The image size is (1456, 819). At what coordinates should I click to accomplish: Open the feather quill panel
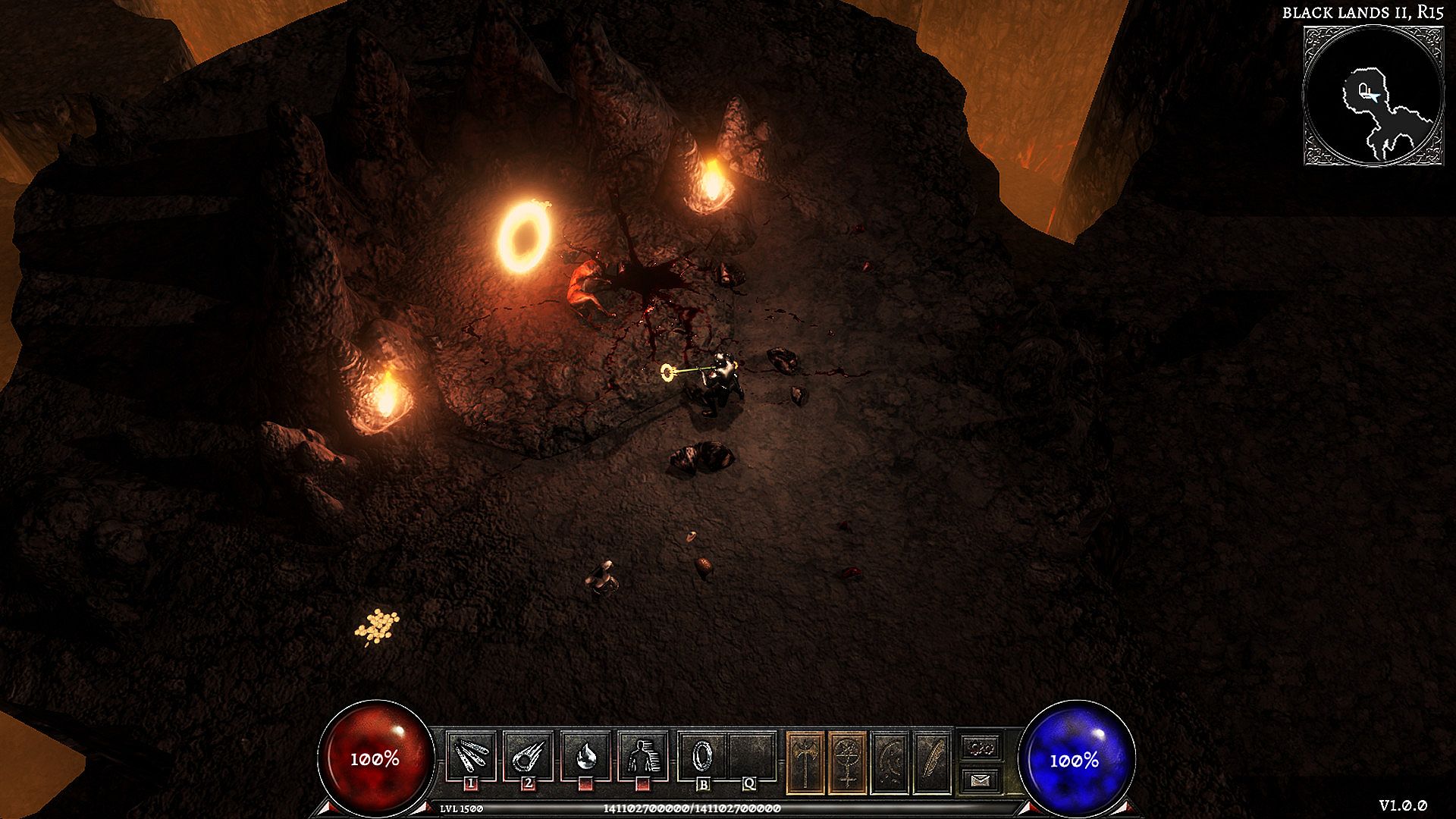tap(932, 762)
